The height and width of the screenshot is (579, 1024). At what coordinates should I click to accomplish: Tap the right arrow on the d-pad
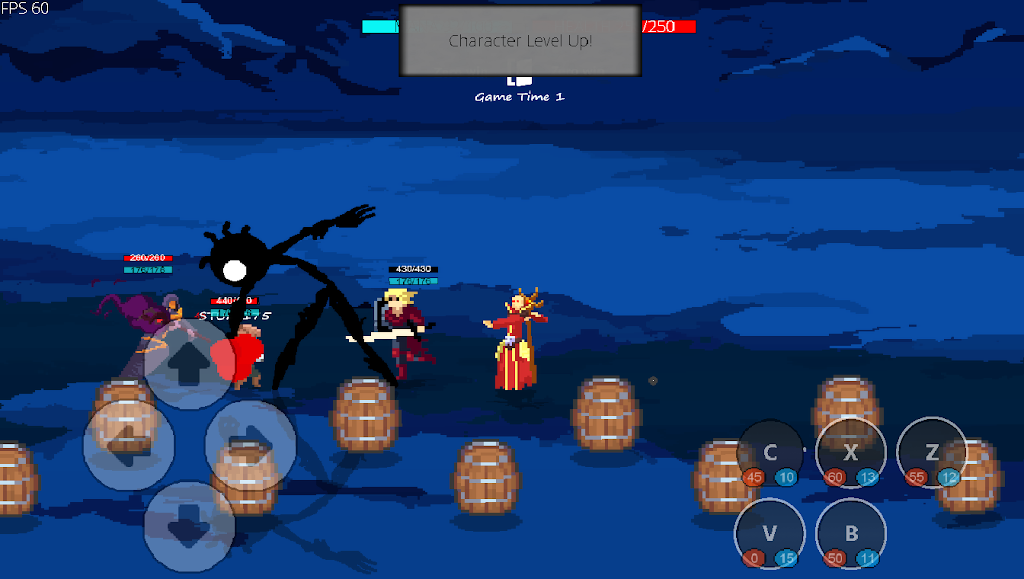pos(250,444)
